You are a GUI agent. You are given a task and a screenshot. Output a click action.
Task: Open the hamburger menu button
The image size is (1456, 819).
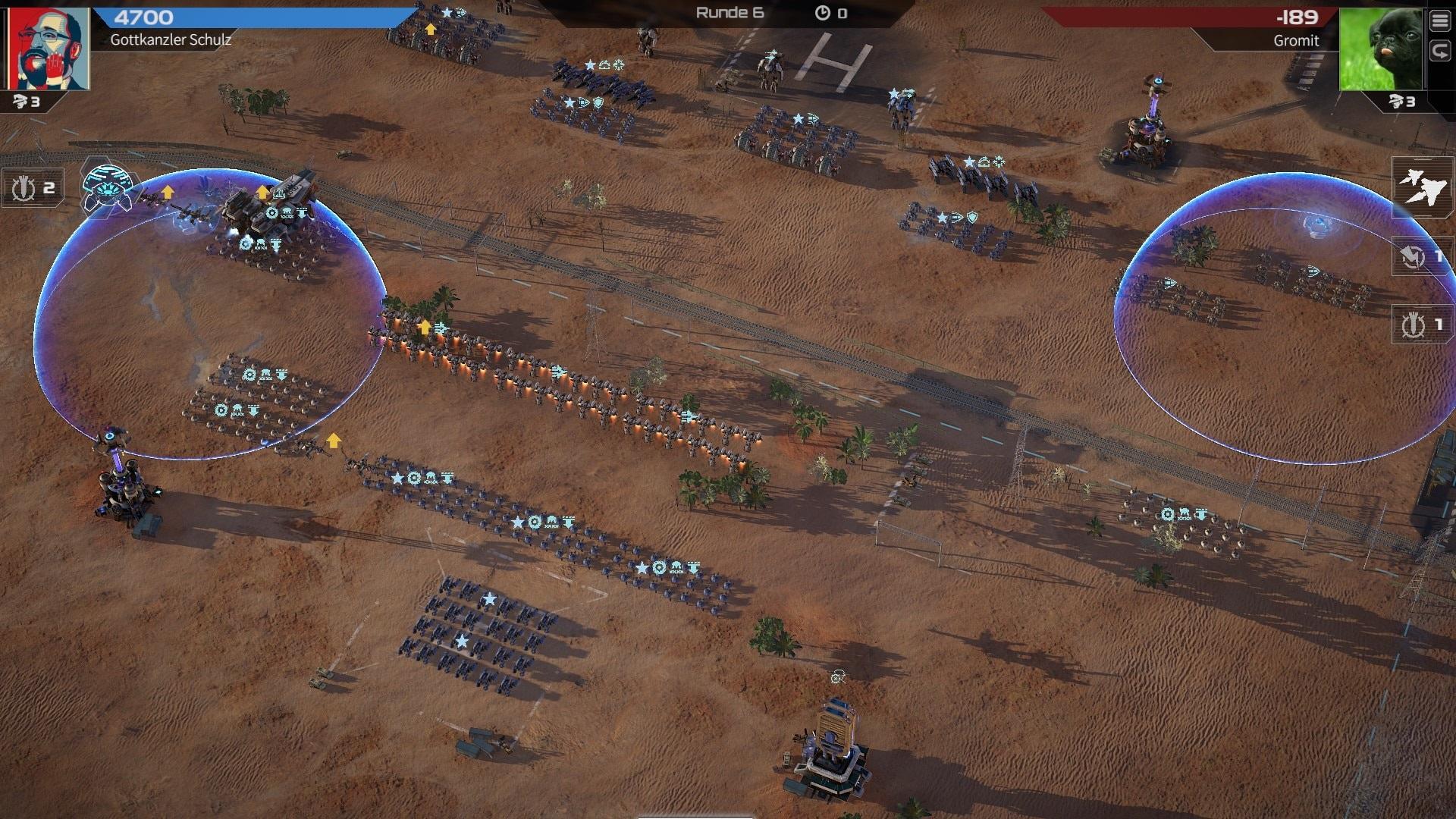(1440, 20)
